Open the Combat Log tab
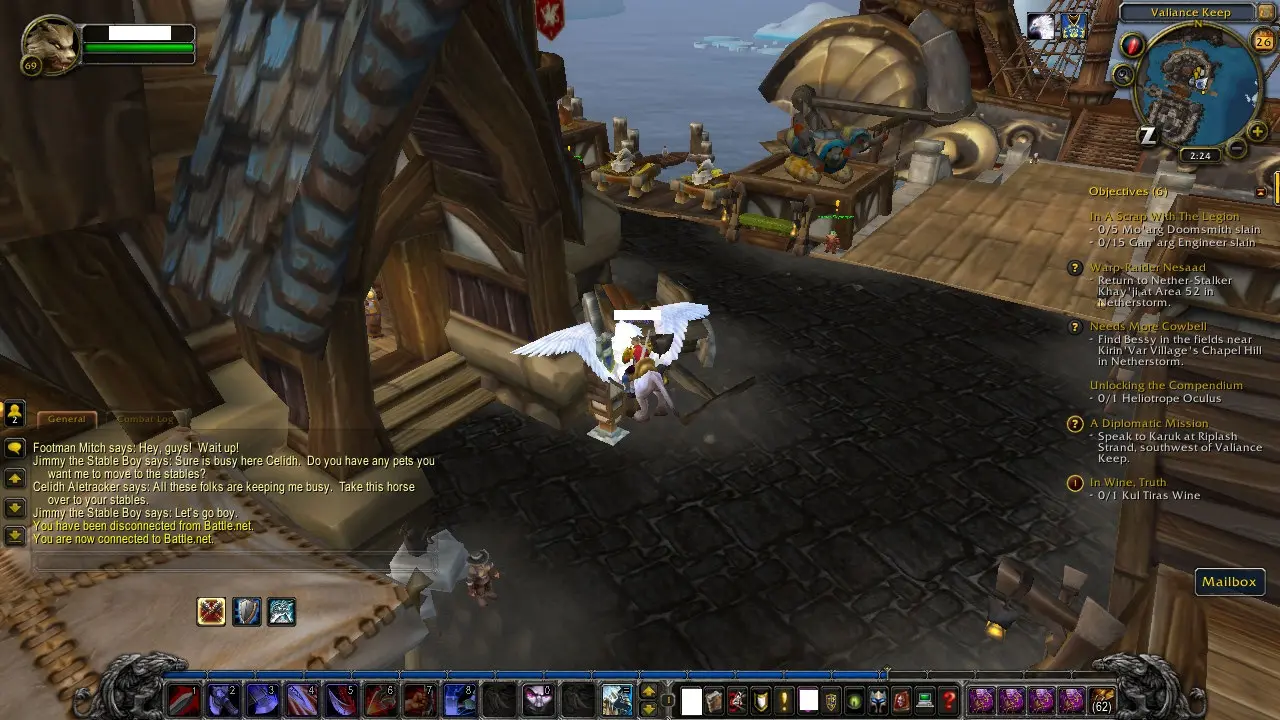1280x720 pixels. [x=144, y=419]
